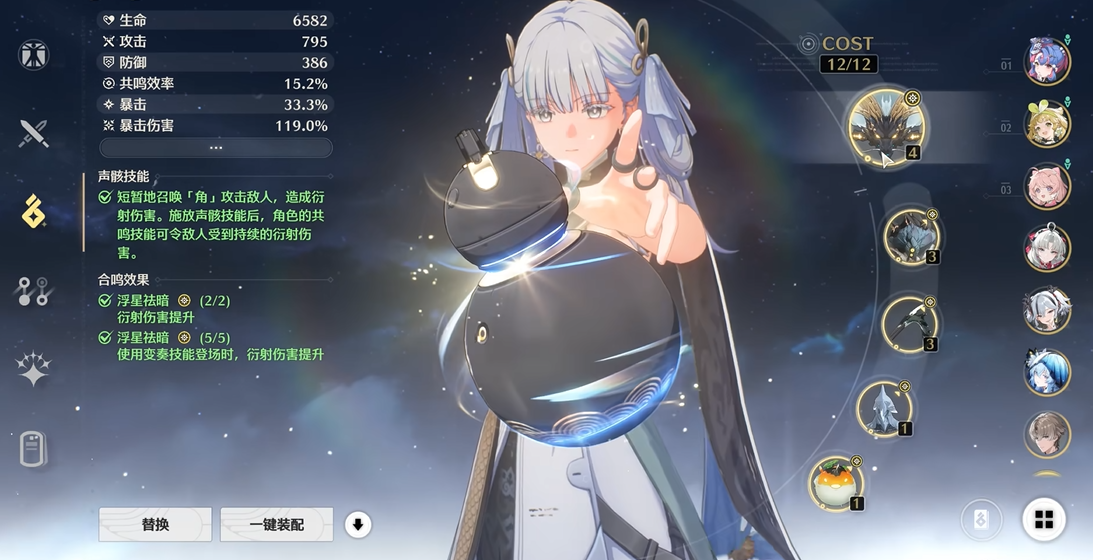
Task: Open the document icon tab in sidebar
Action: pyautogui.click(x=34, y=449)
